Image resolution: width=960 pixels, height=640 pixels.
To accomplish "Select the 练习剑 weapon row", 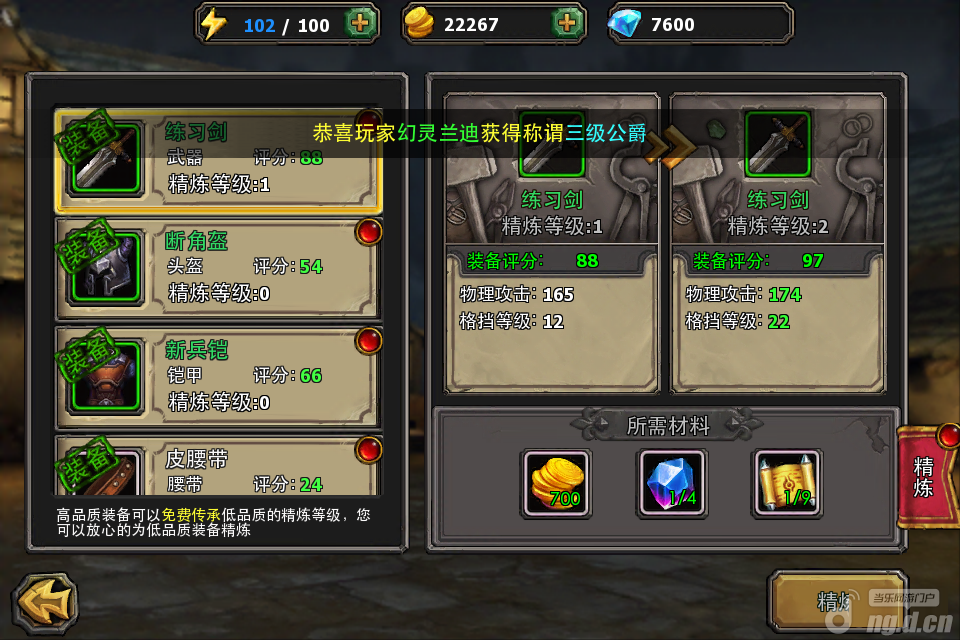I will [x=218, y=160].
